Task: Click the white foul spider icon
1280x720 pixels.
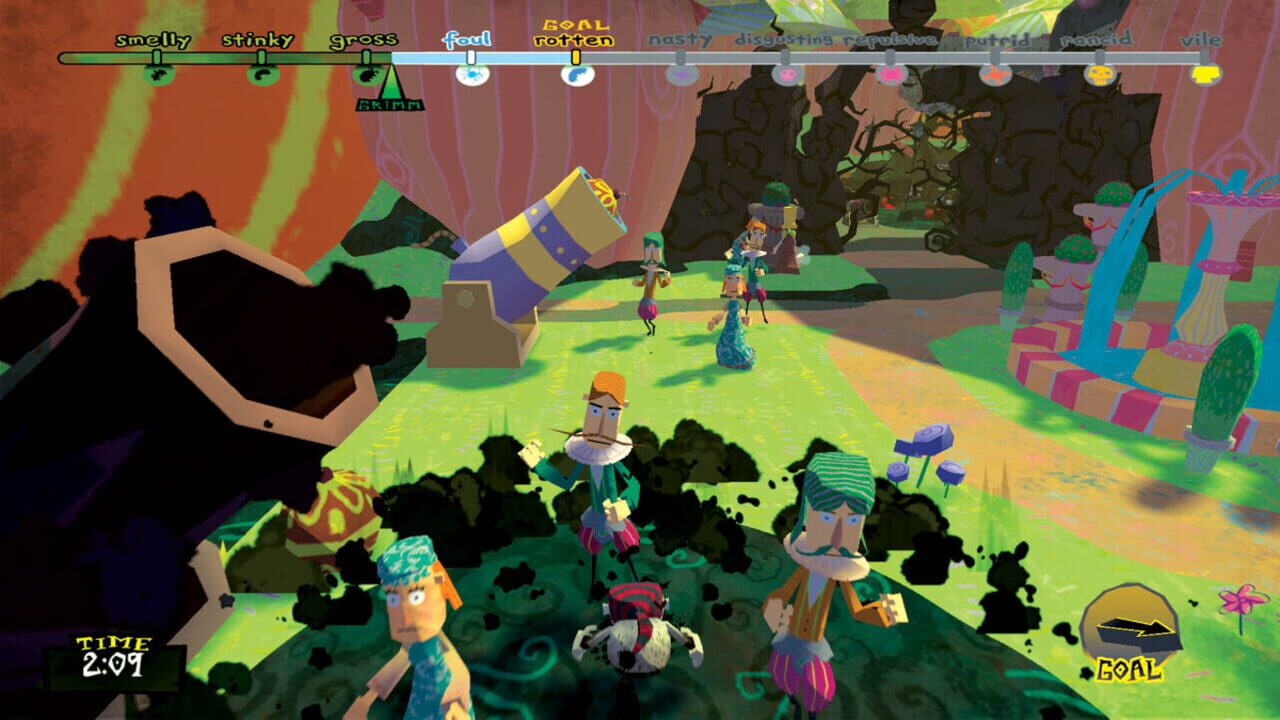Action: [x=470, y=75]
